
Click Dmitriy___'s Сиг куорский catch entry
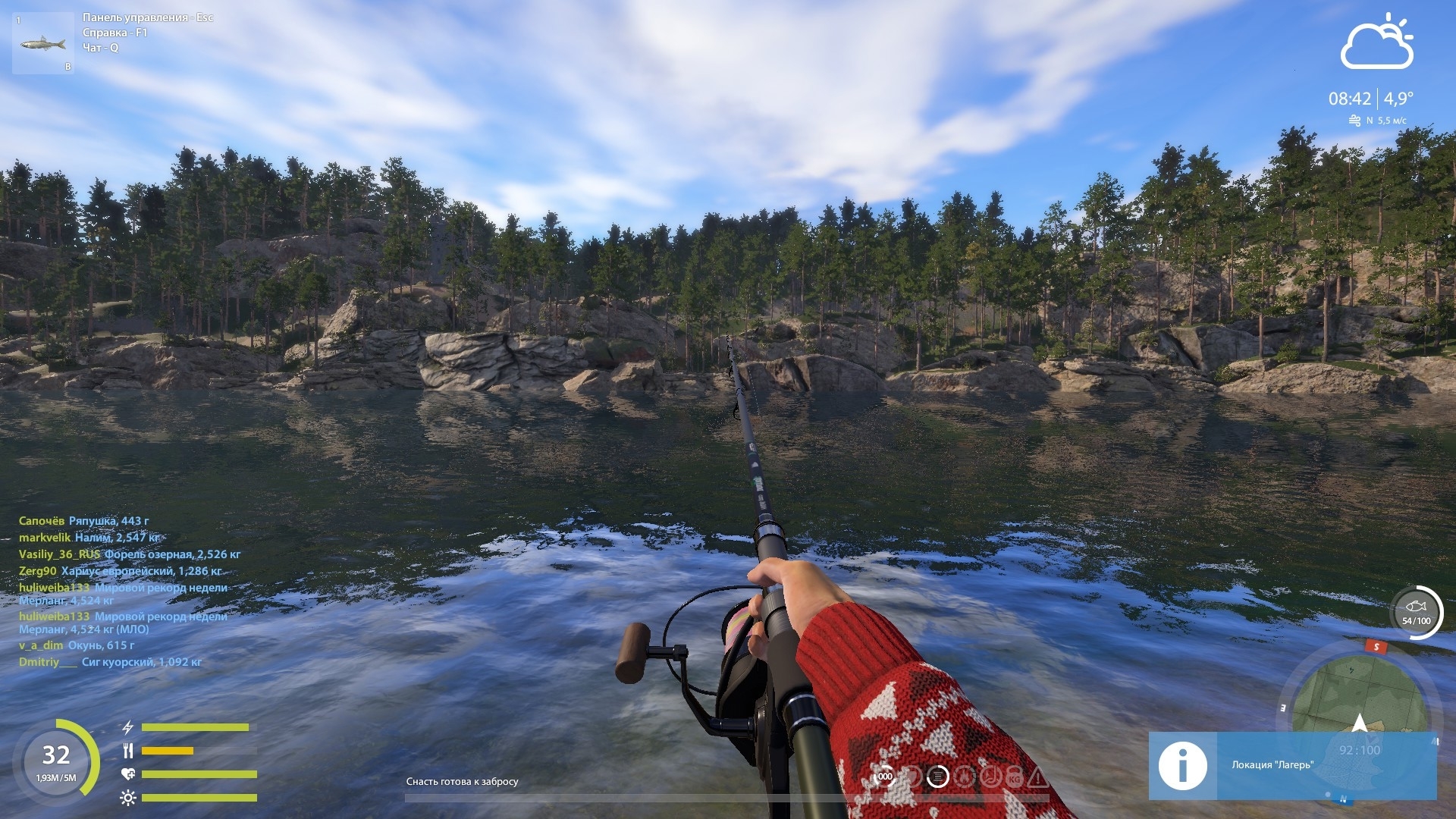click(x=110, y=662)
